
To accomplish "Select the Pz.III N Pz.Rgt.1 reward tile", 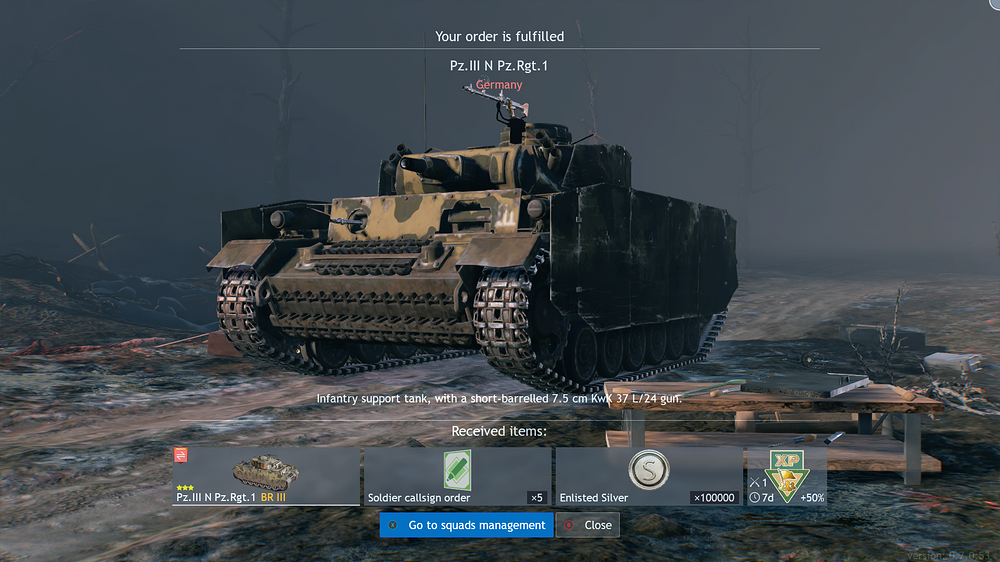I will coord(266,476).
